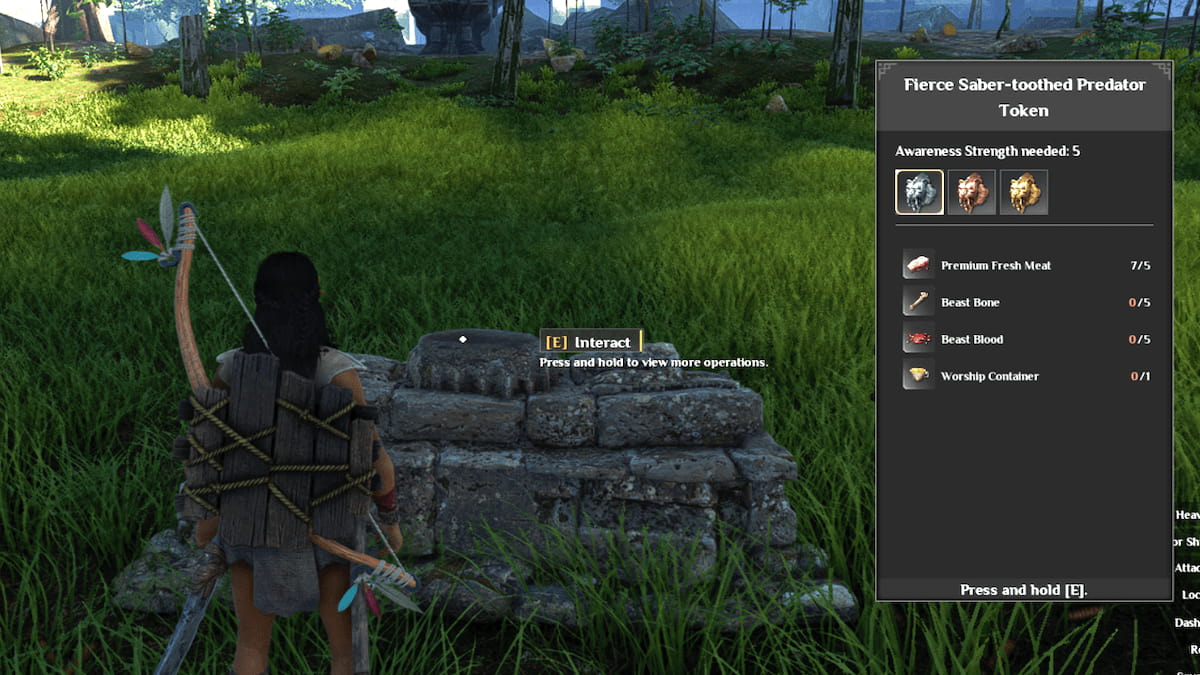1200x675 pixels.
Task: Select the Worship Container ingredient row
Action: pyautogui.click(x=1024, y=376)
